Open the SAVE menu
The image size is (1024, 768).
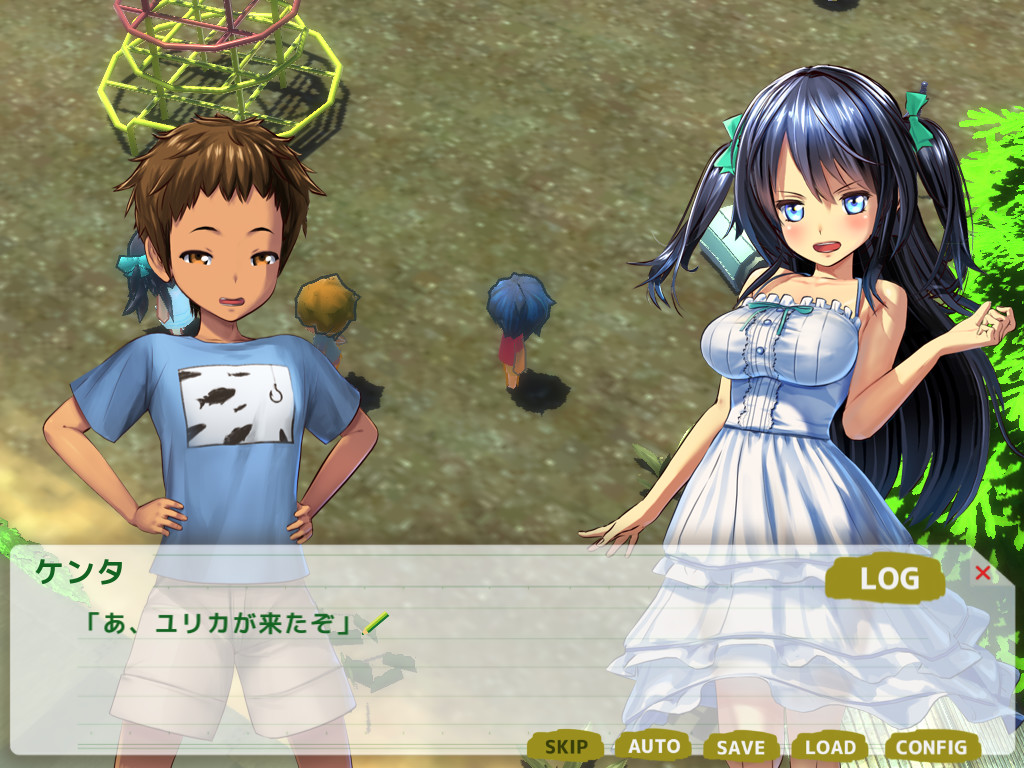[x=741, y=747]
